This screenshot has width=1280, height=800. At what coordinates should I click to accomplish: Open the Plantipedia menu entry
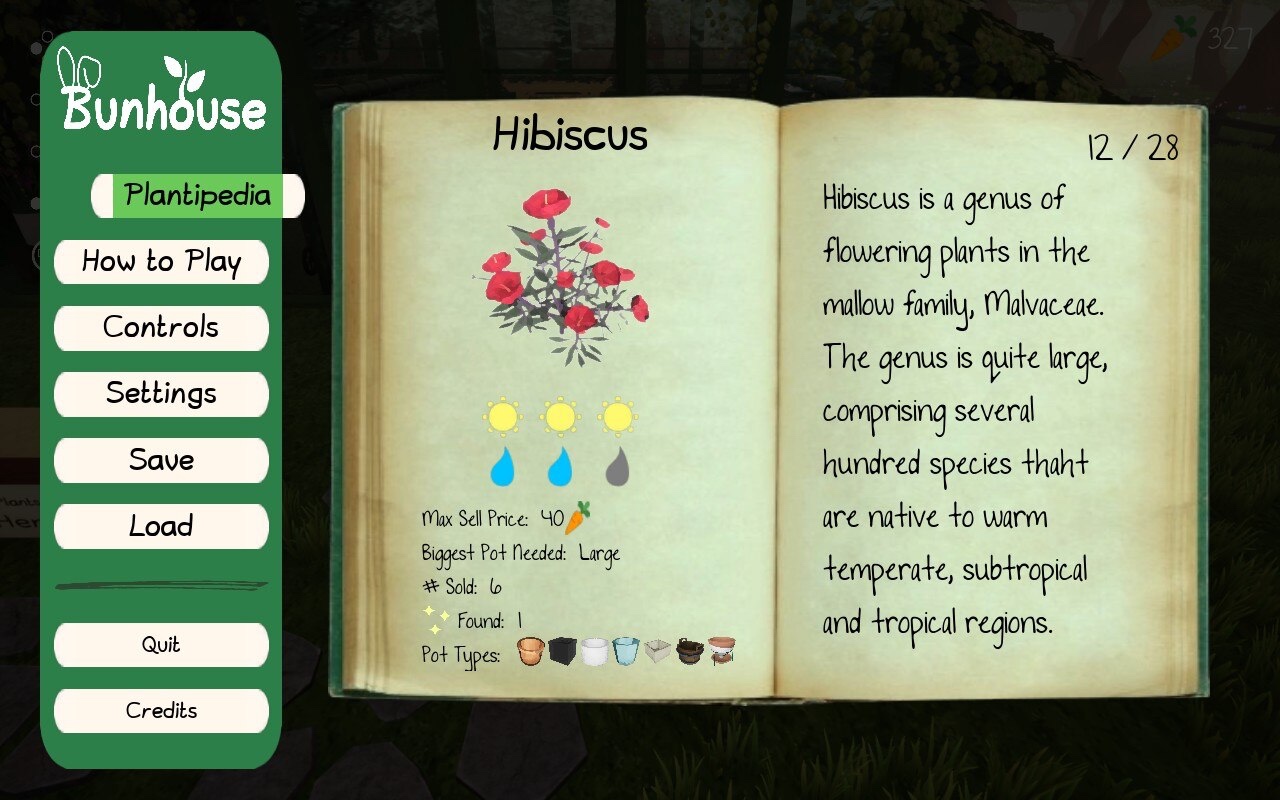click(197, 196)
